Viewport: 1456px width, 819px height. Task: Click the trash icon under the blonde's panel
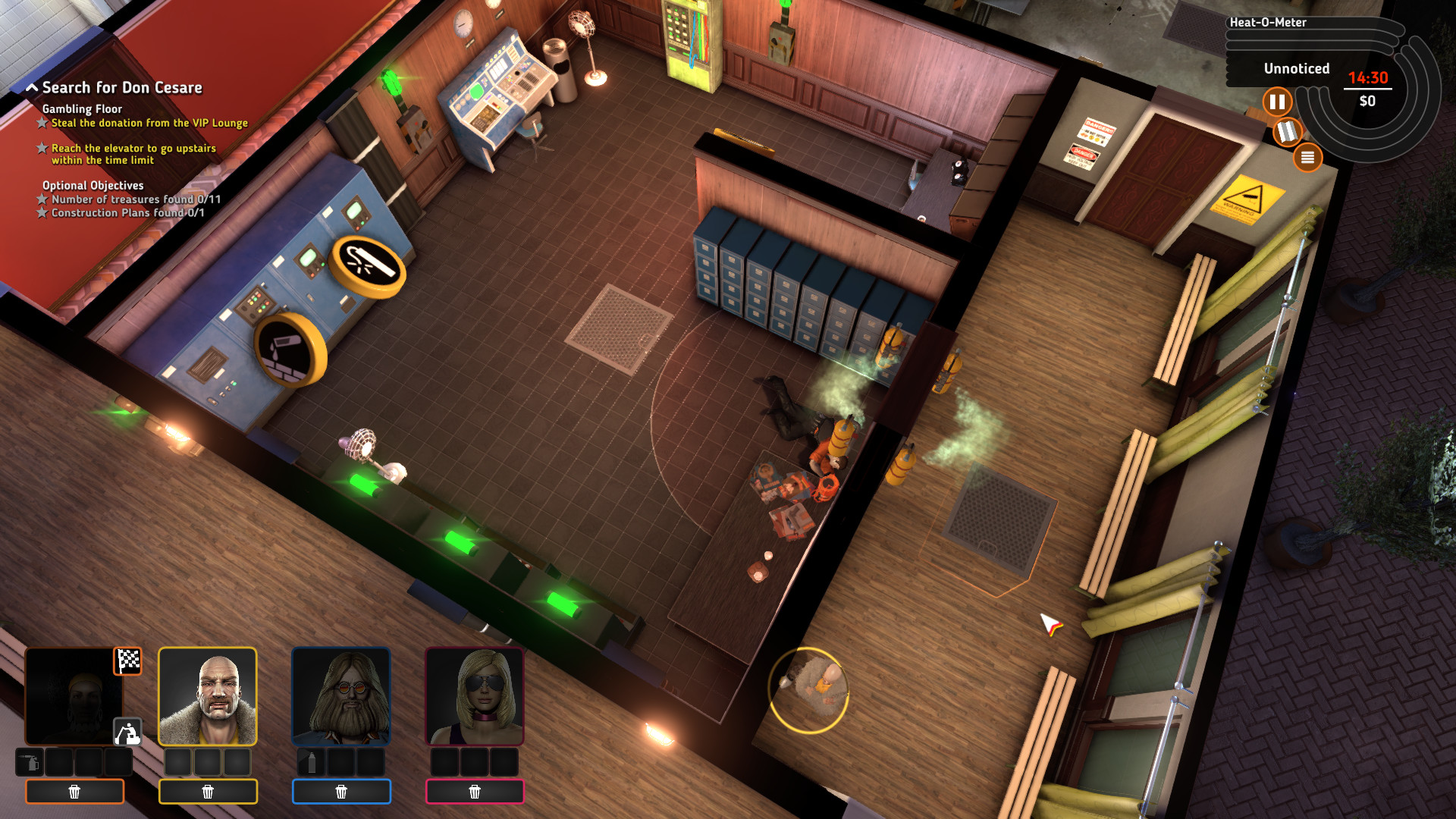pos(475,792)
